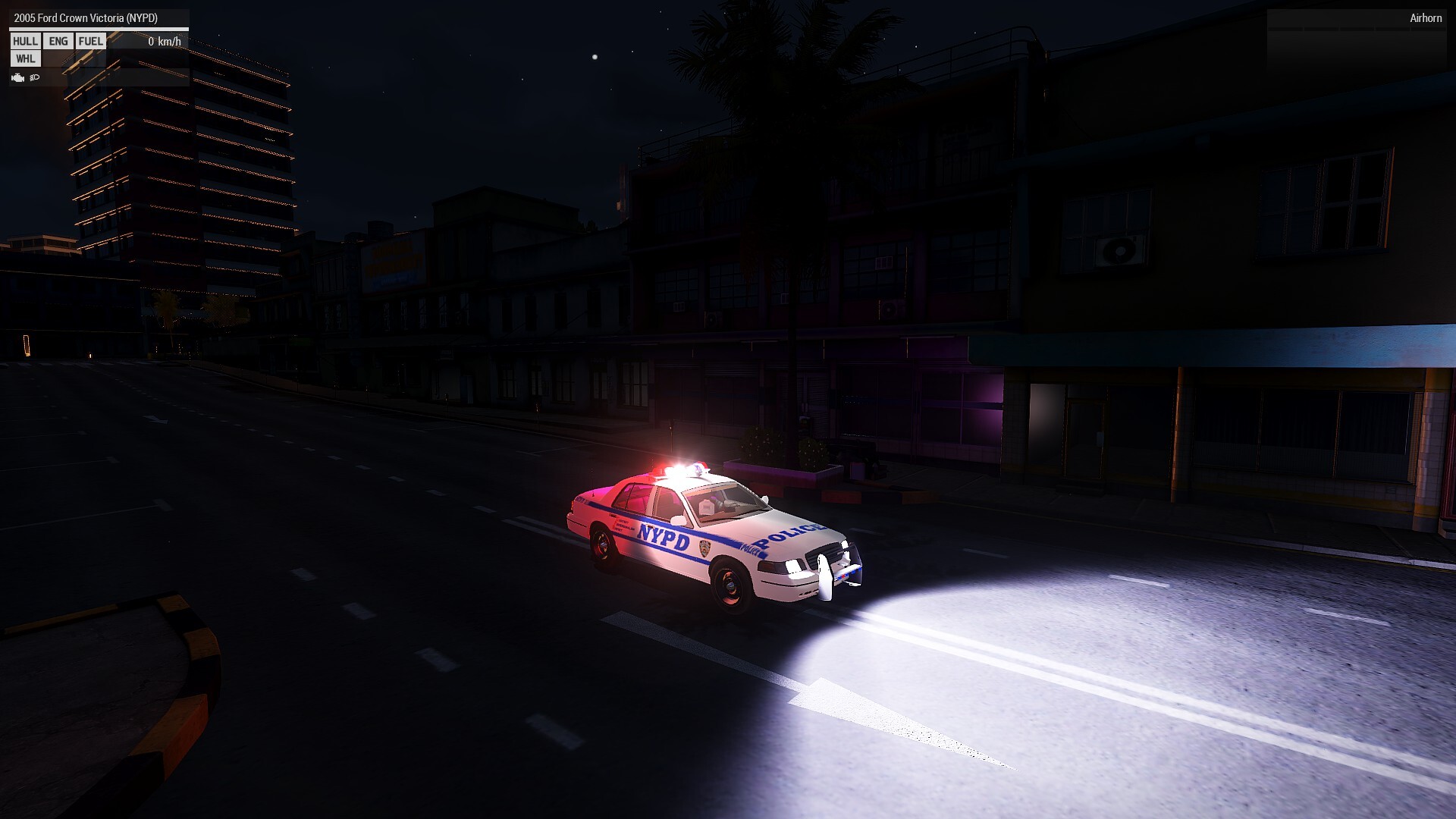Viewport: 1456px width, 819px height.
Task: Select the ENG status indicator
Action: [x=58, y=42]
